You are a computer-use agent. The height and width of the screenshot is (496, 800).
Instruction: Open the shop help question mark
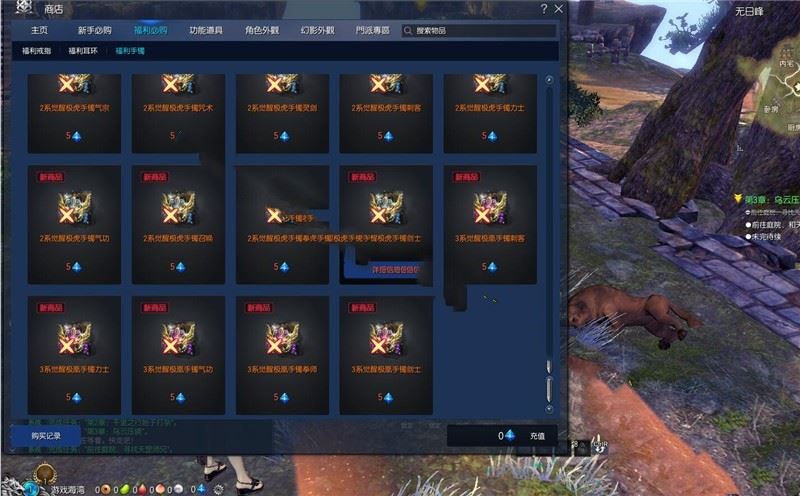click(x=544, y=9)
